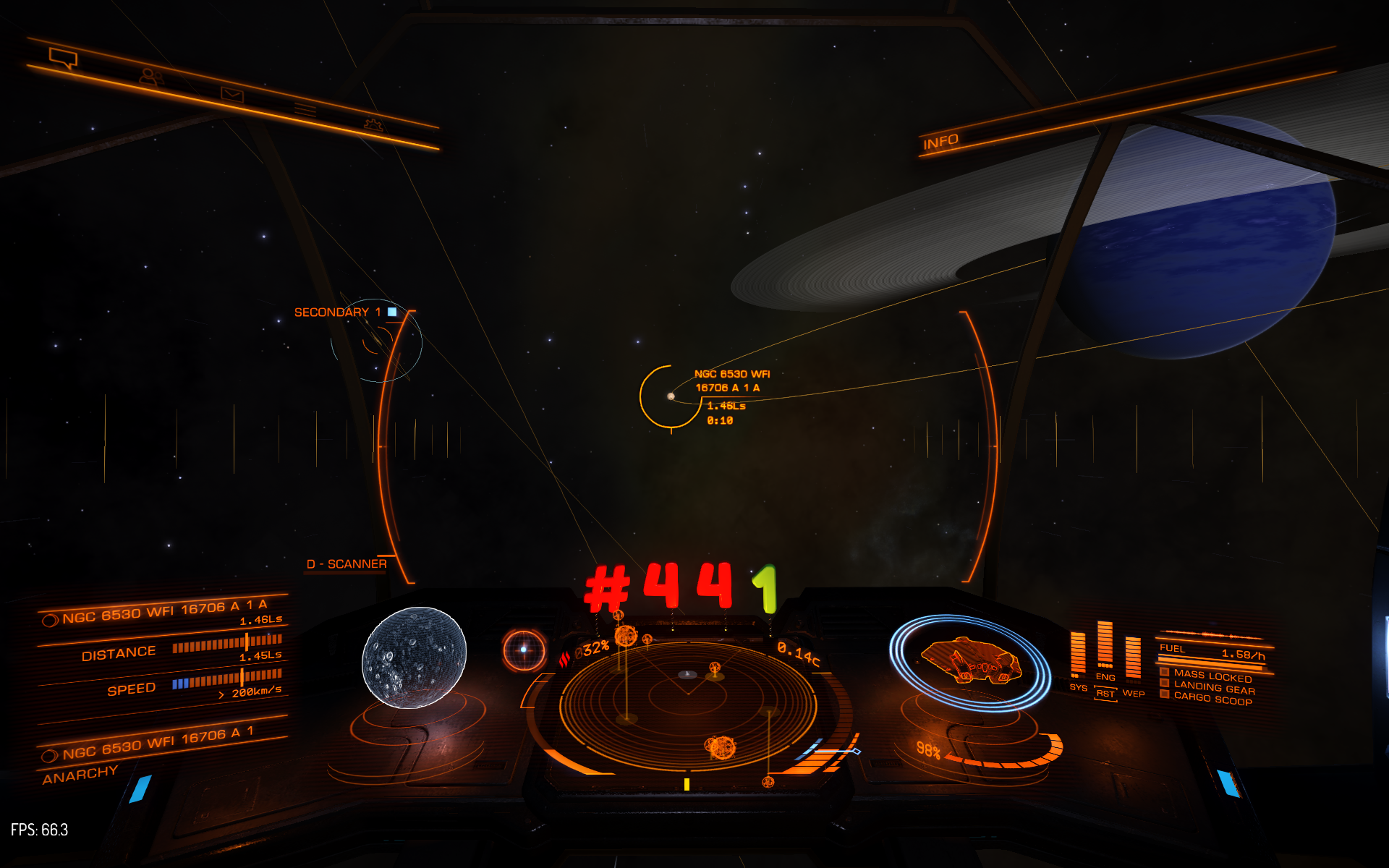Select the NGC 6530 WFI target marker
This screenshot has height=868, width=1389.
pyautogui.click(x=671, y=396)
